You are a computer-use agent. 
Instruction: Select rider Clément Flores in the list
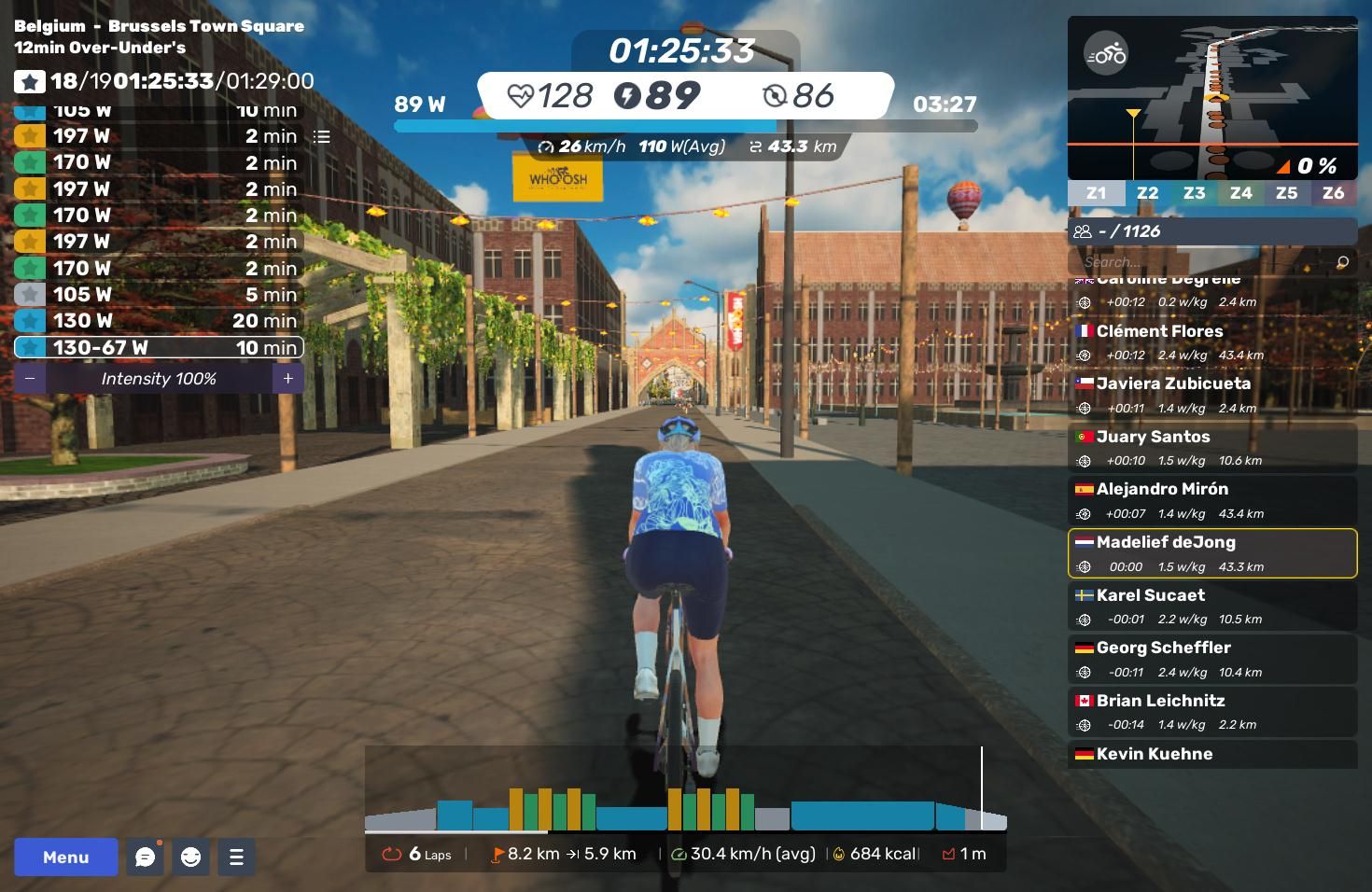[1211, 341]
